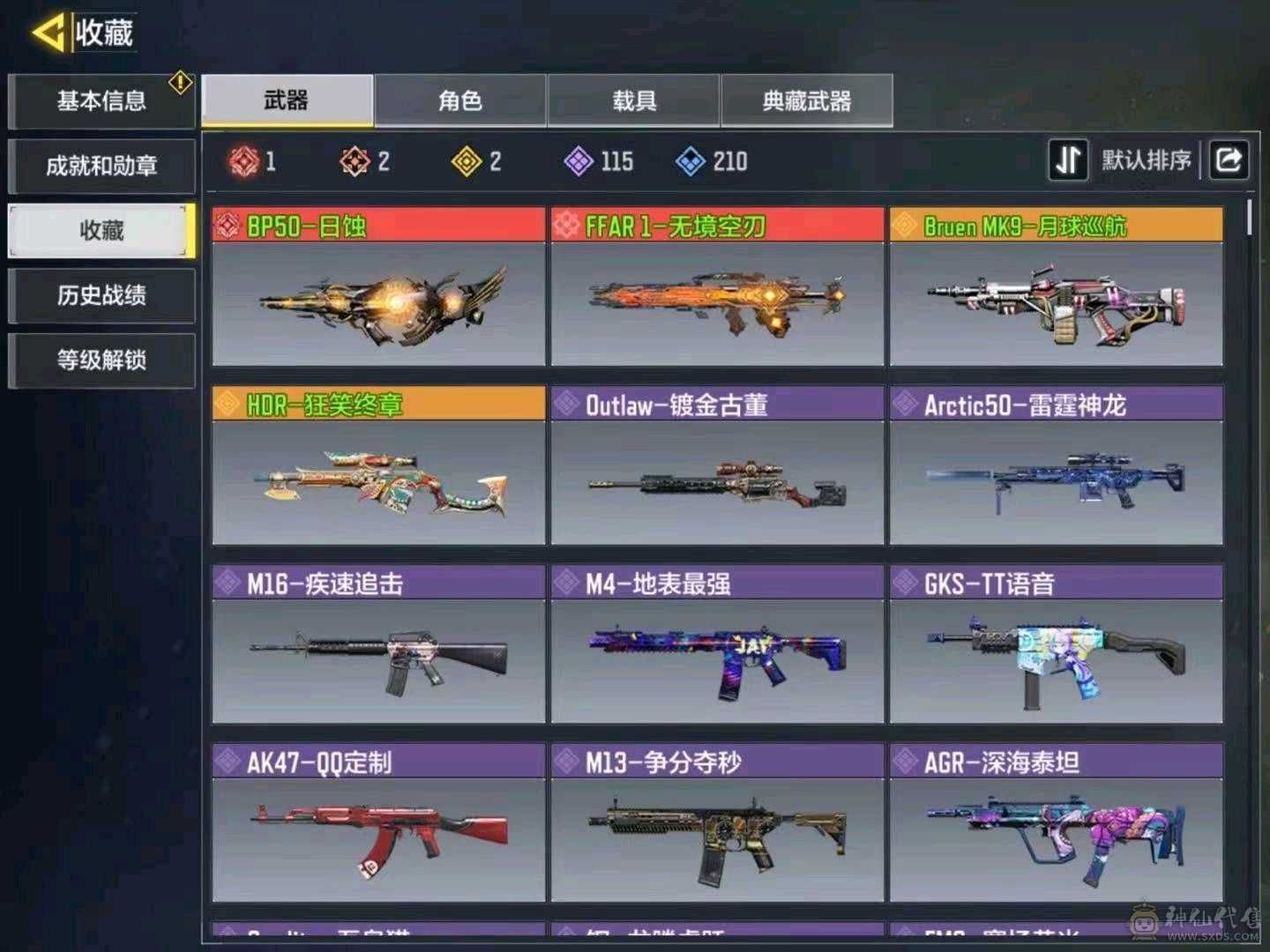Open 成就和勋章 from the sidebar

100,165
